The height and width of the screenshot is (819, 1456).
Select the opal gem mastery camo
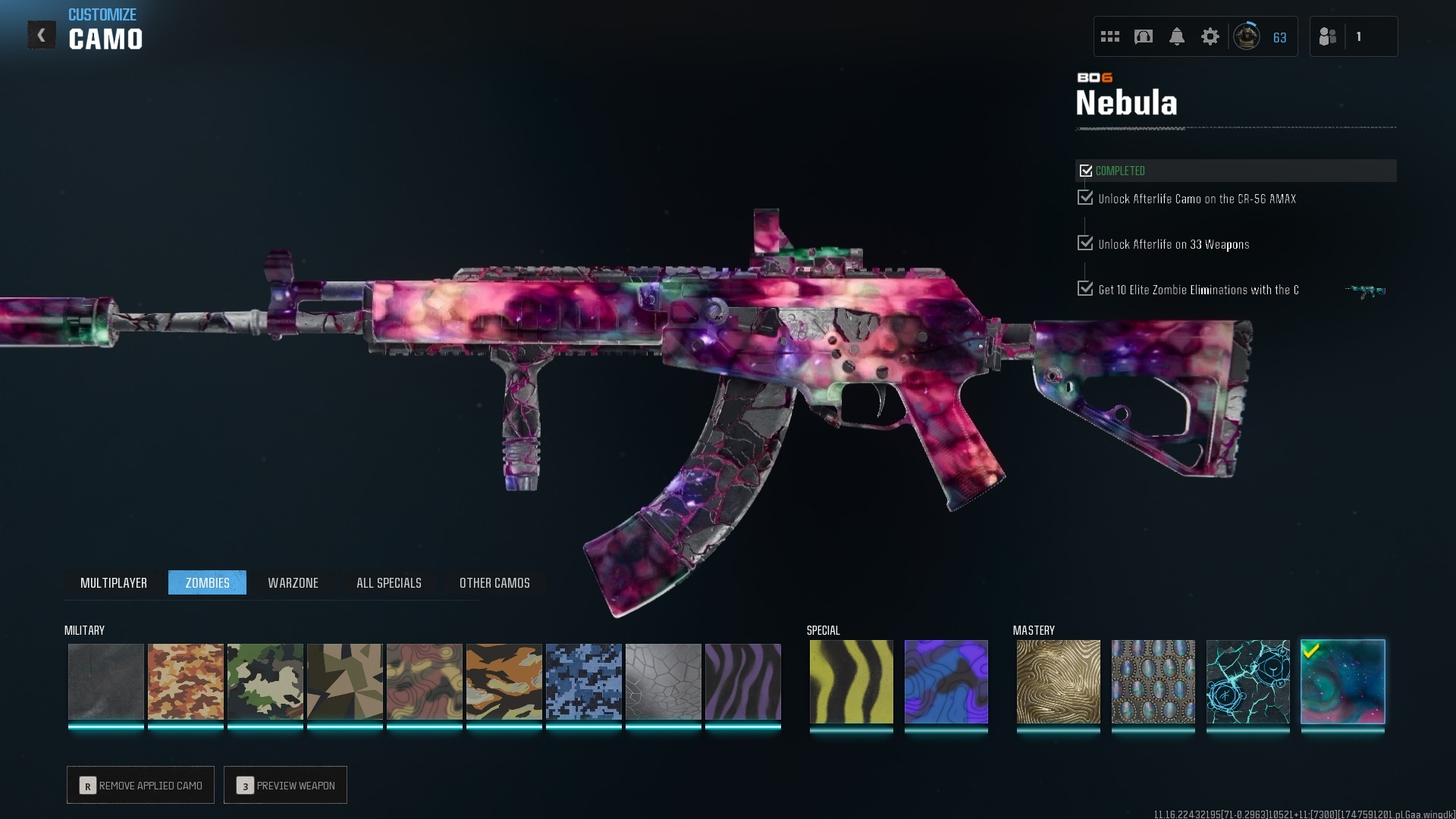click(x=1153, y=682)
